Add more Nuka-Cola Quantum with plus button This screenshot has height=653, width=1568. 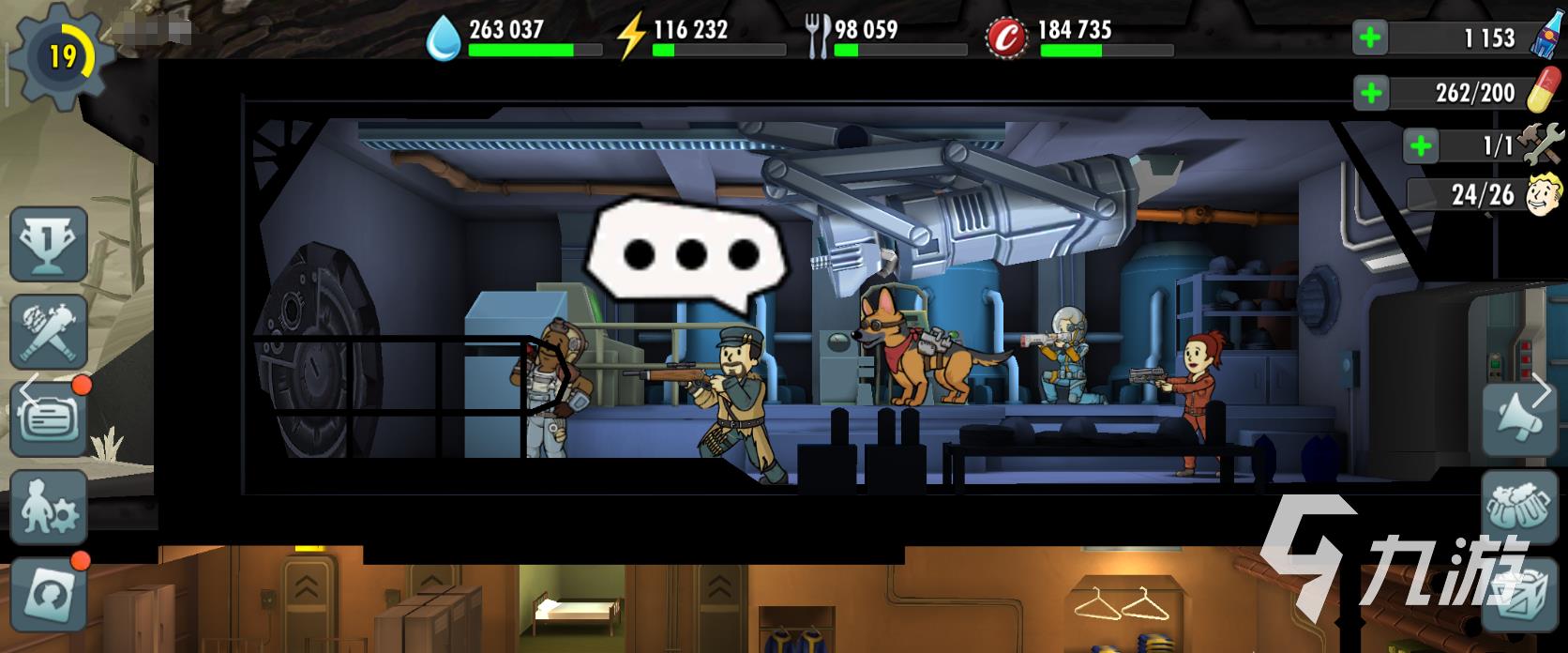coord(1370,38)
